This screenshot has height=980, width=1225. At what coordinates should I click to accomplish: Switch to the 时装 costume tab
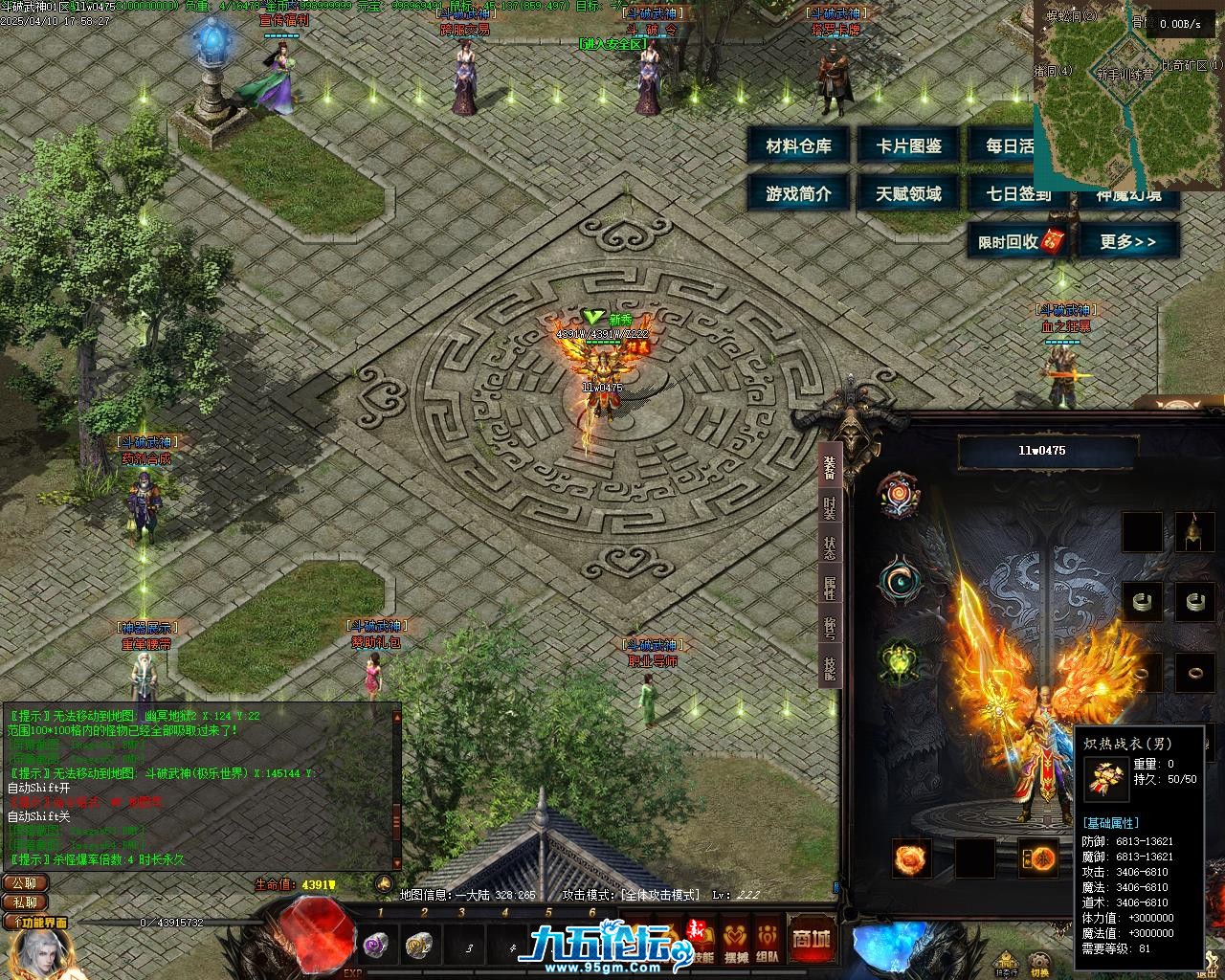coord(829,508)
